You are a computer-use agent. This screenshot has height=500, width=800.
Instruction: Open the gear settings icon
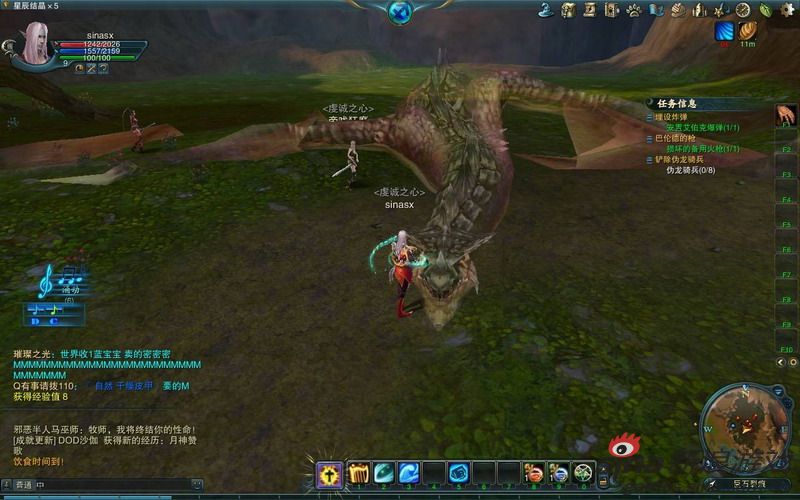(x=787, y=10)
